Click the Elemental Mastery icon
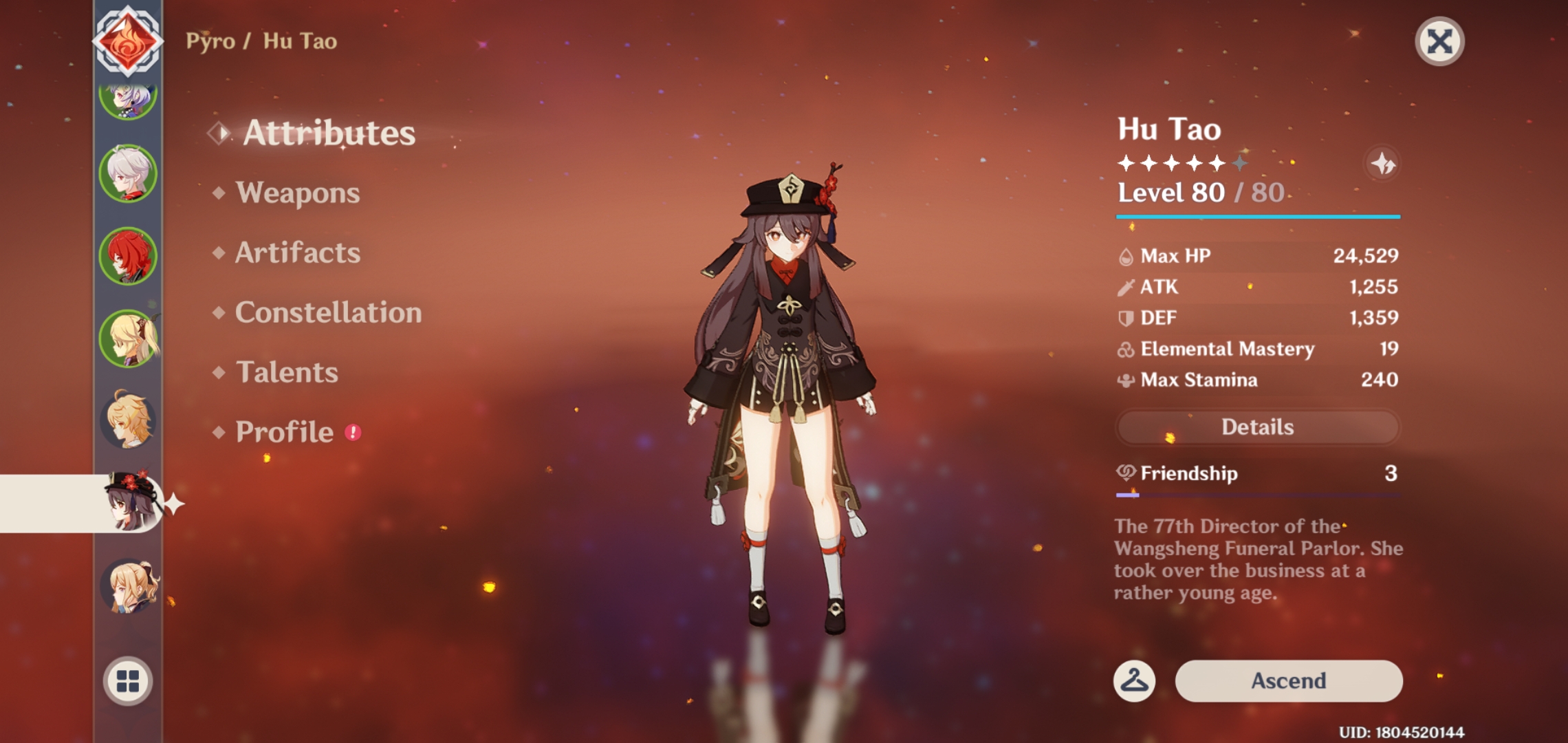Viewport: 1568px width, 743px height. 1127,349
